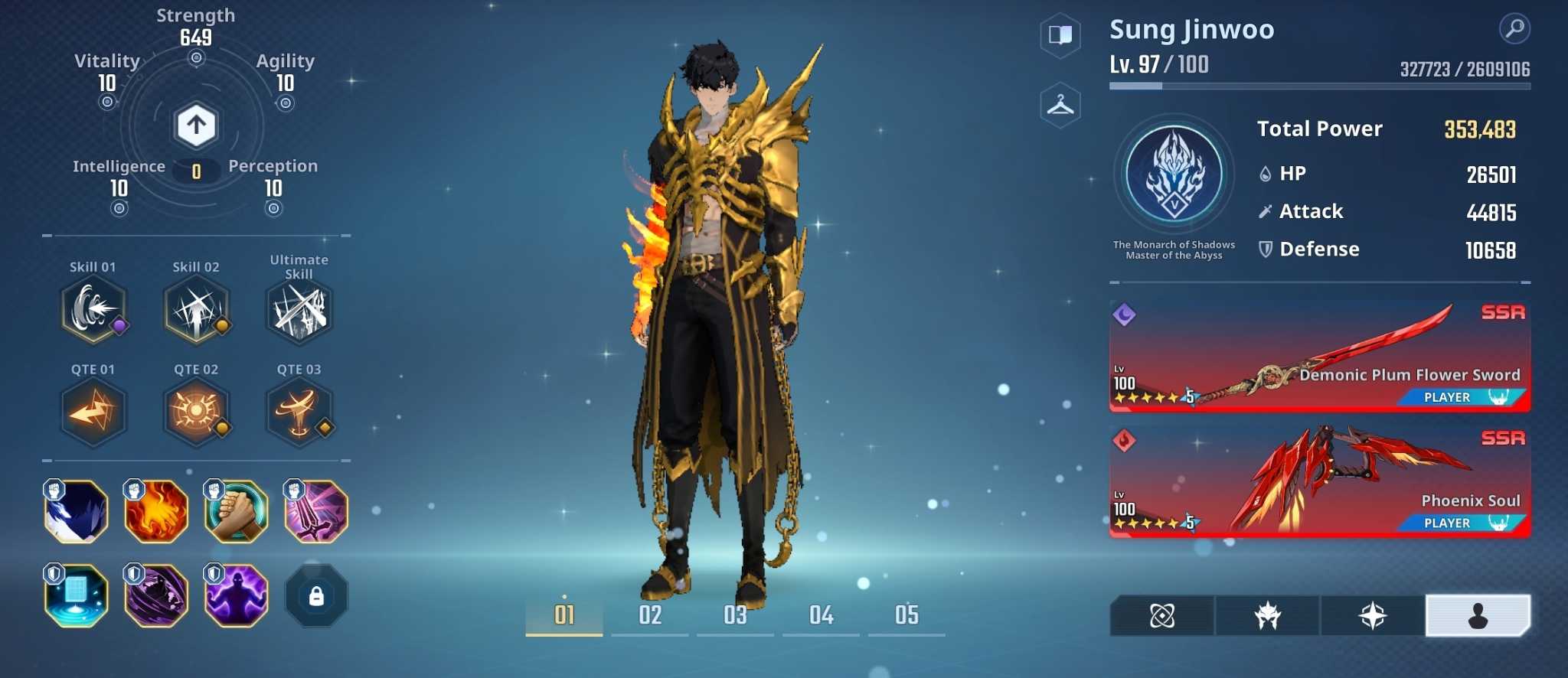Select the Ultimate Skill icon
Image resolution: width=1568 pixels, height=678 pixels.
(x=299, y=310)
